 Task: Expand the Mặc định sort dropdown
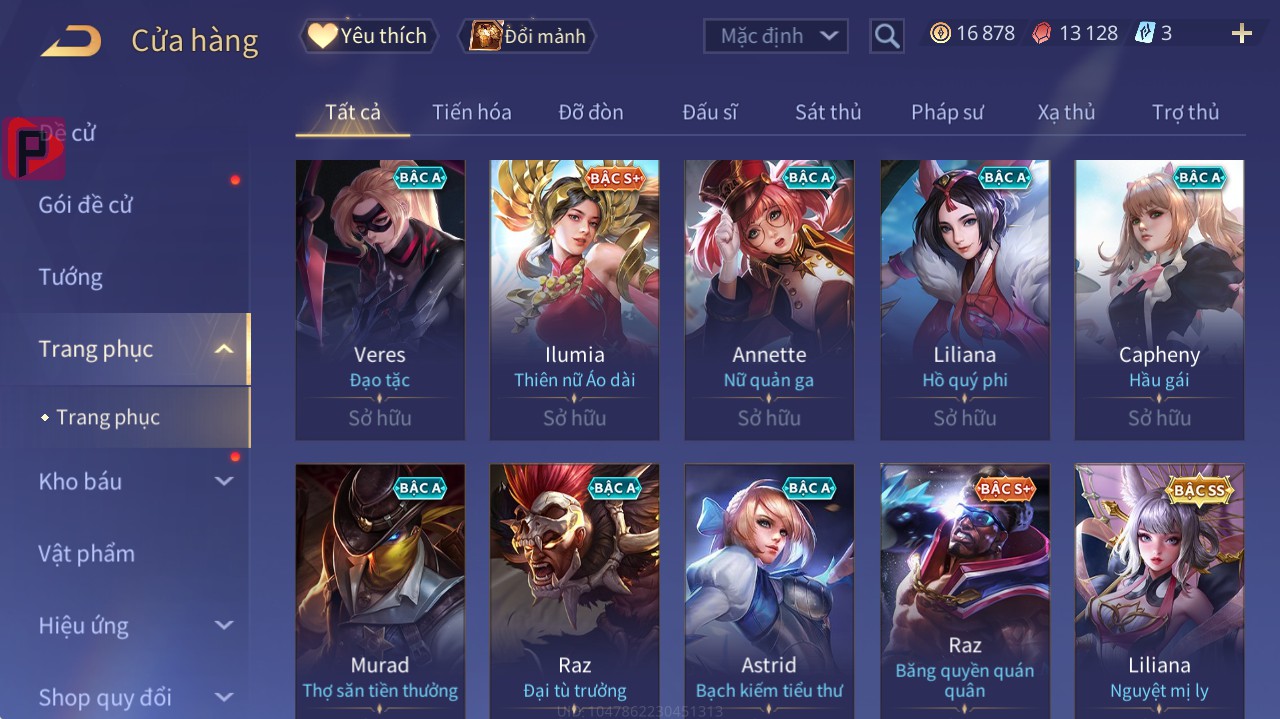(776, 36)
